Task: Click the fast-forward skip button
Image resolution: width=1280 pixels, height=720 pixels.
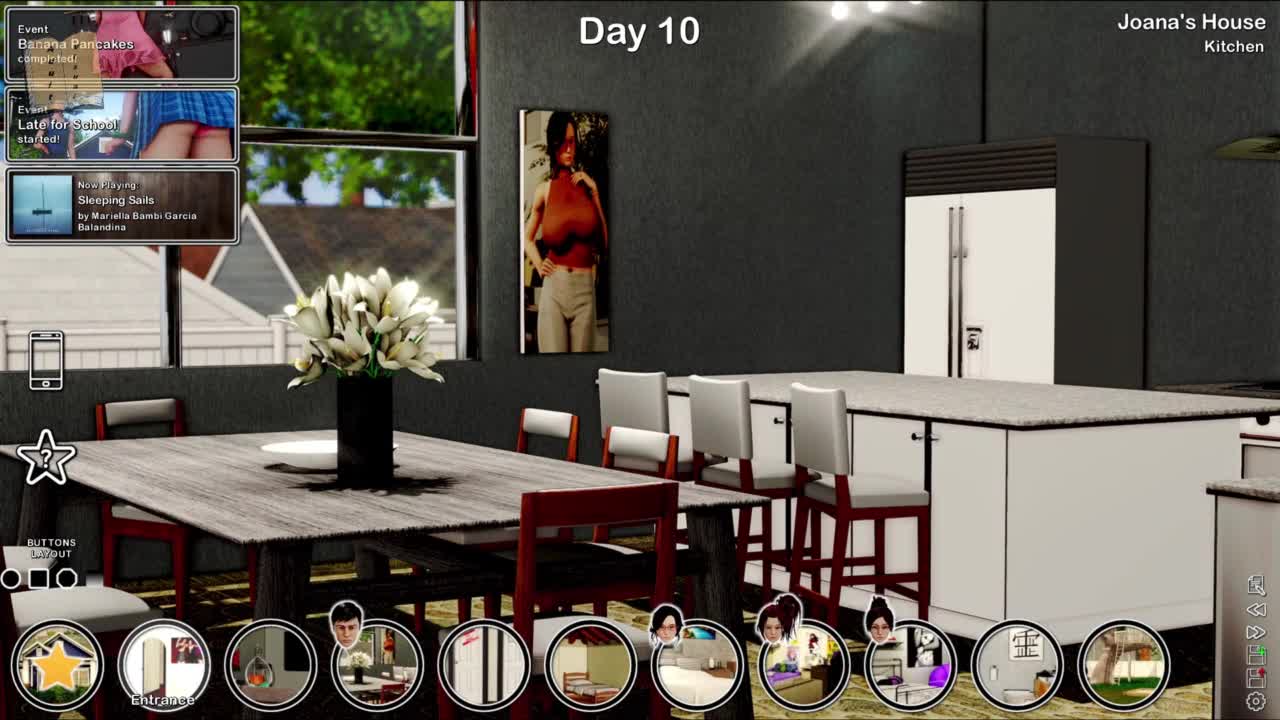Action: (x=1256, y=632)
